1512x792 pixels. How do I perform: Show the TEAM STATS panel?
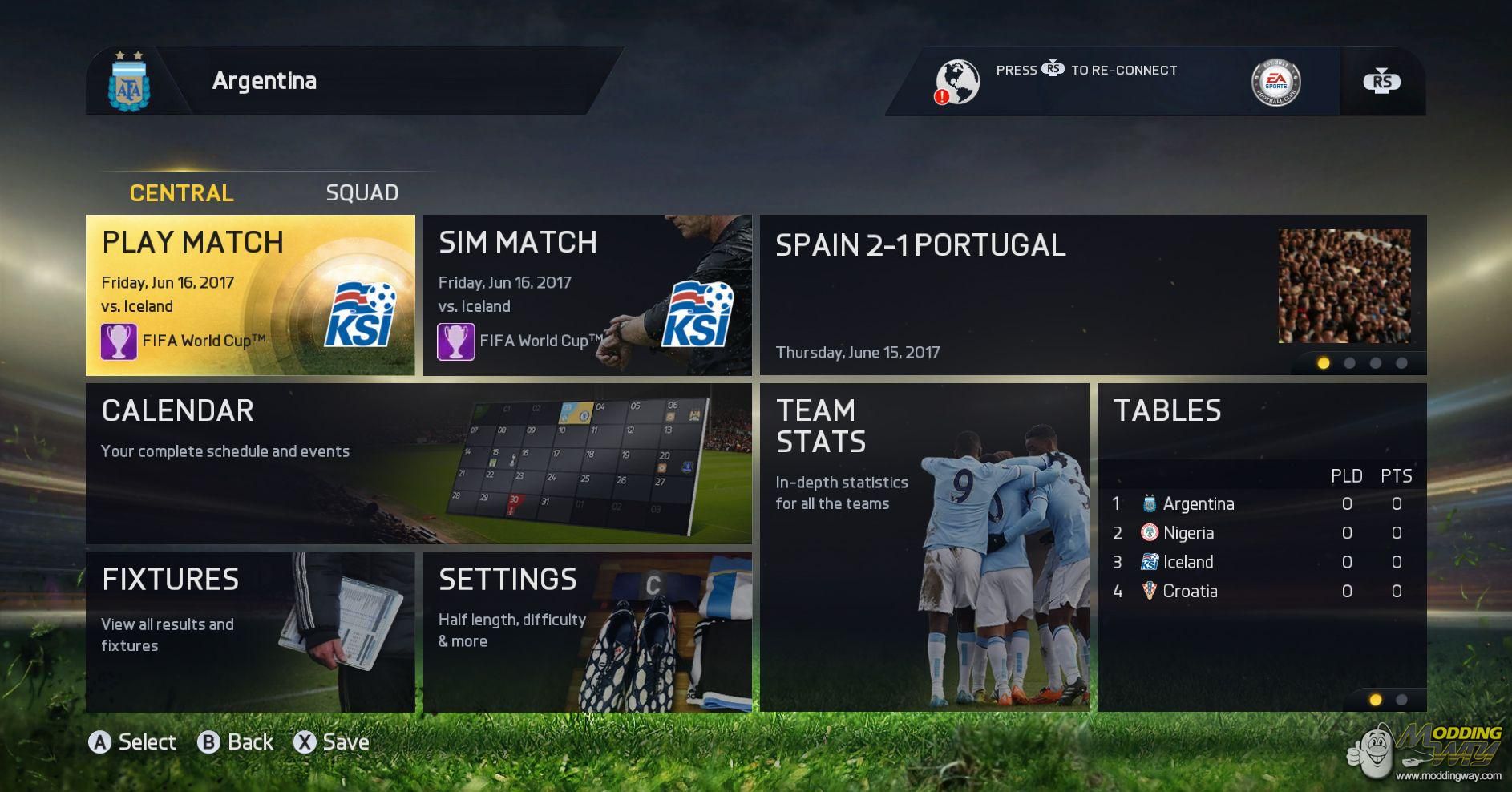924,548
